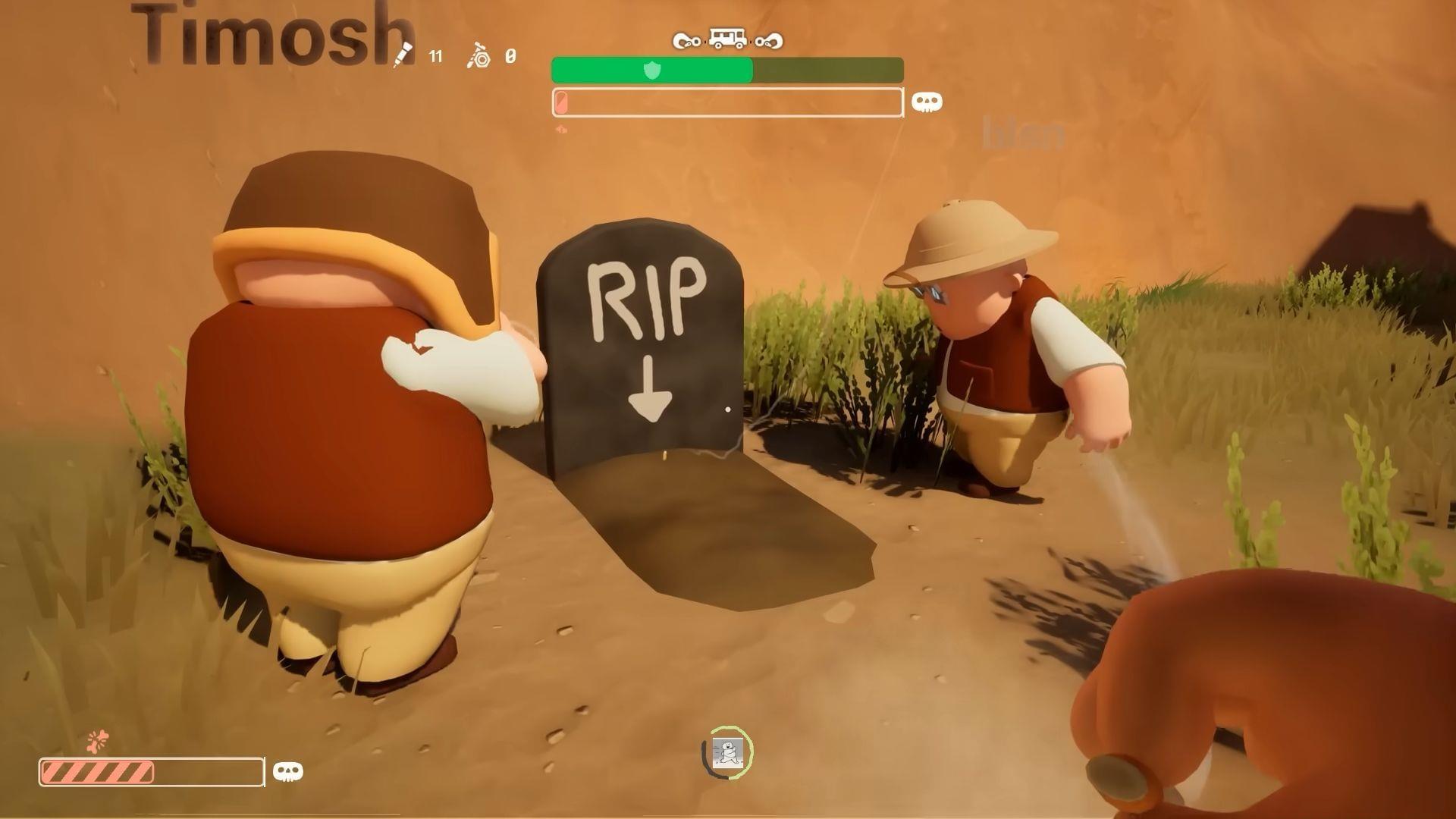Click the broken bone injury icon
Viewport: 1456px width, 819px height.
[98, 741]
